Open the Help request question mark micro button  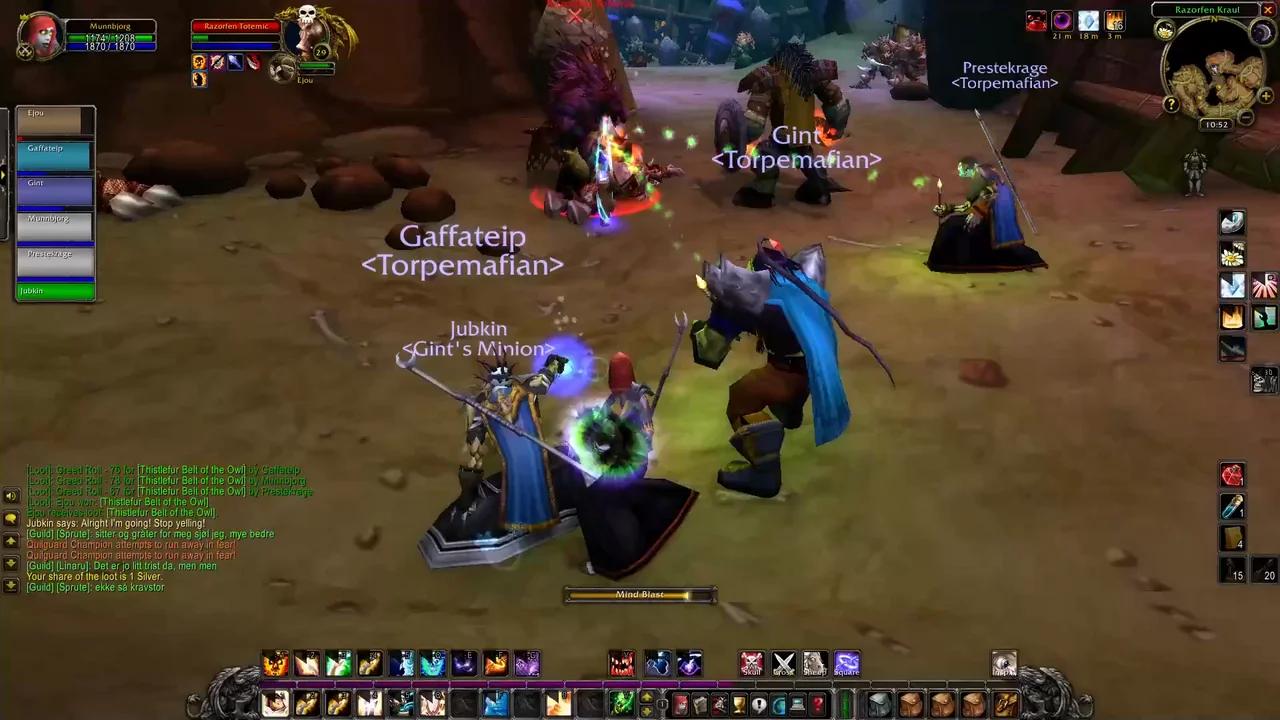tap(816, 703)
